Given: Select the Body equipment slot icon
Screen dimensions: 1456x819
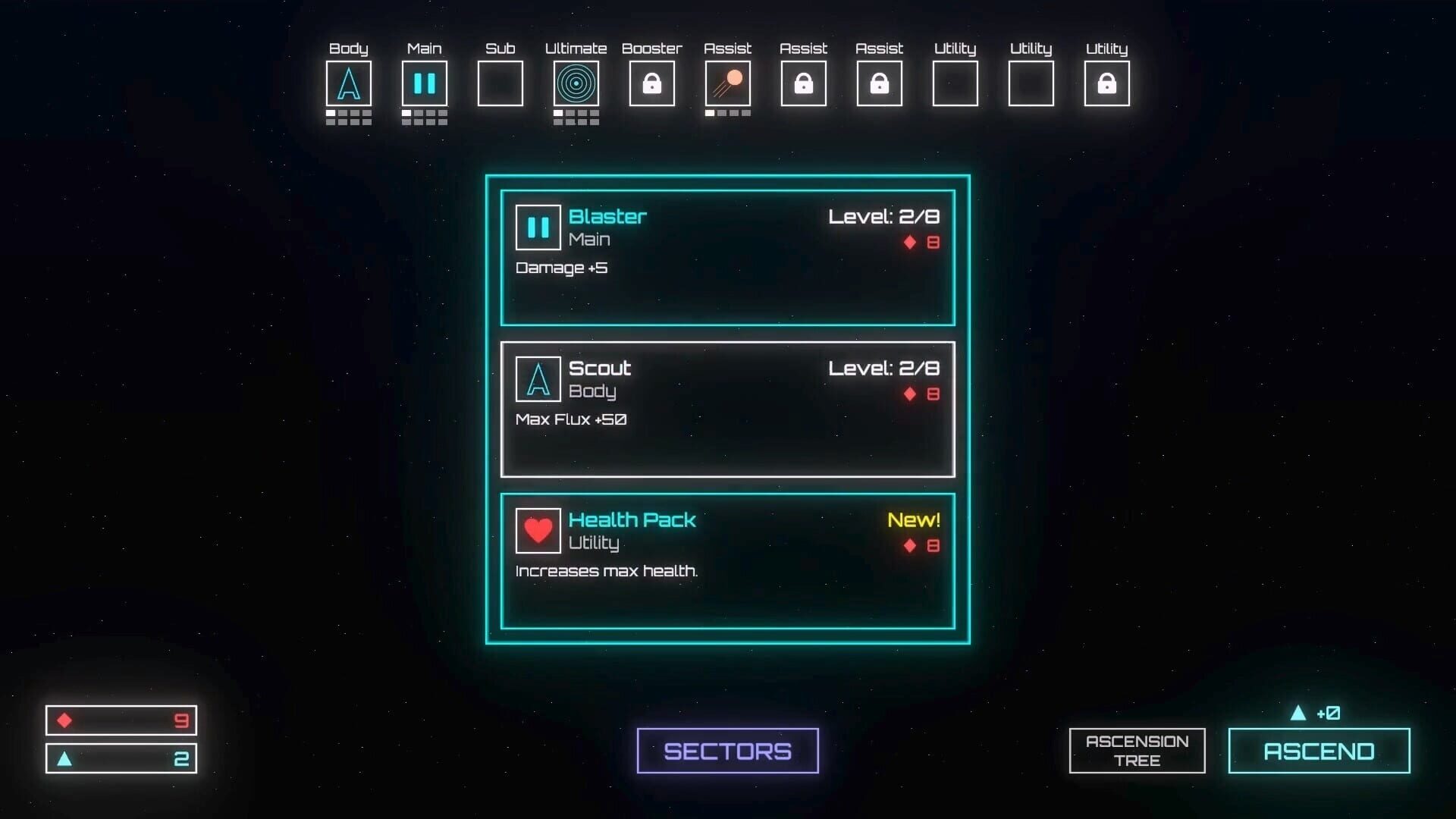Looking at the screenshot, I should (x=349, y=83).
